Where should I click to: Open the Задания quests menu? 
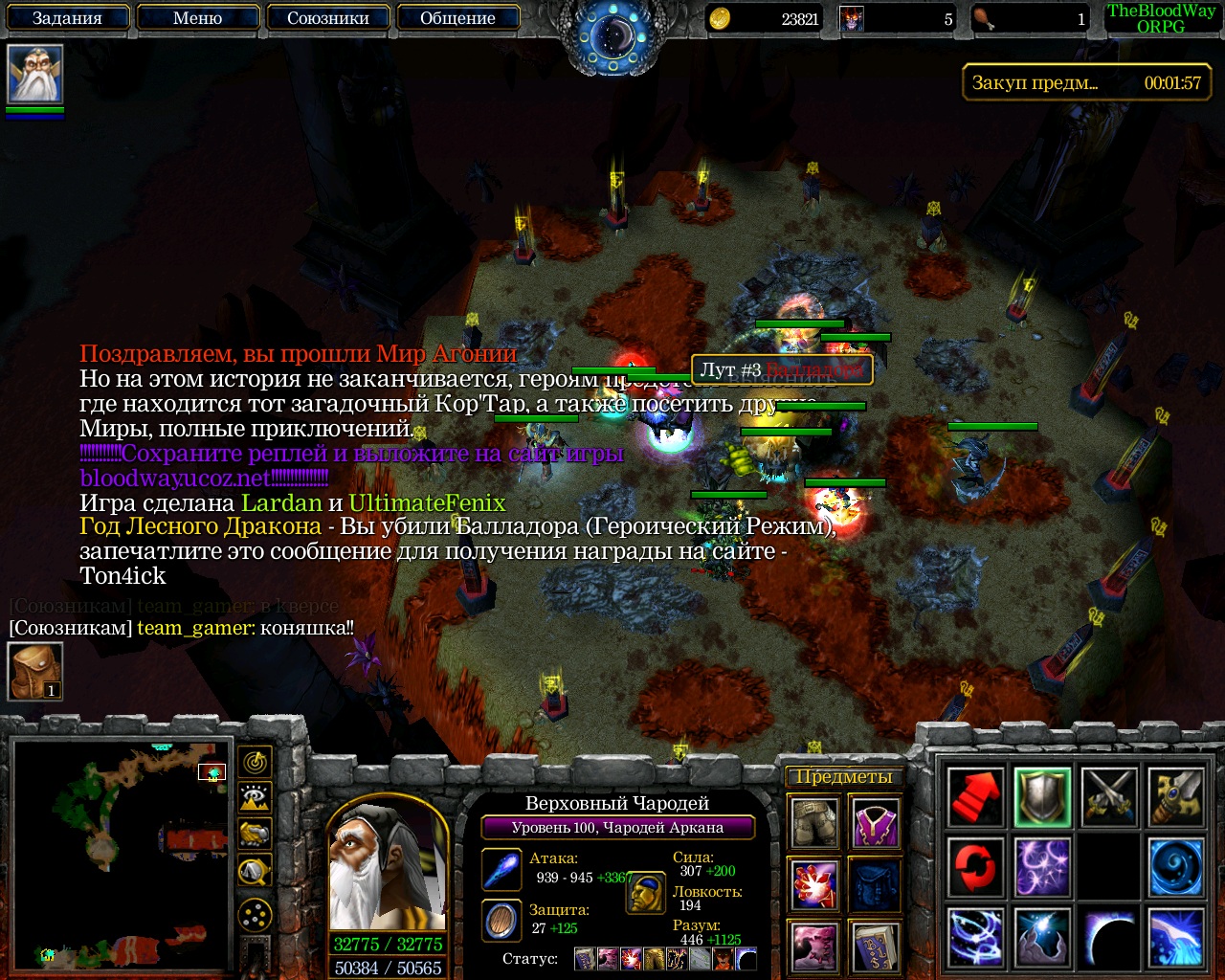(x=67, y=18)
